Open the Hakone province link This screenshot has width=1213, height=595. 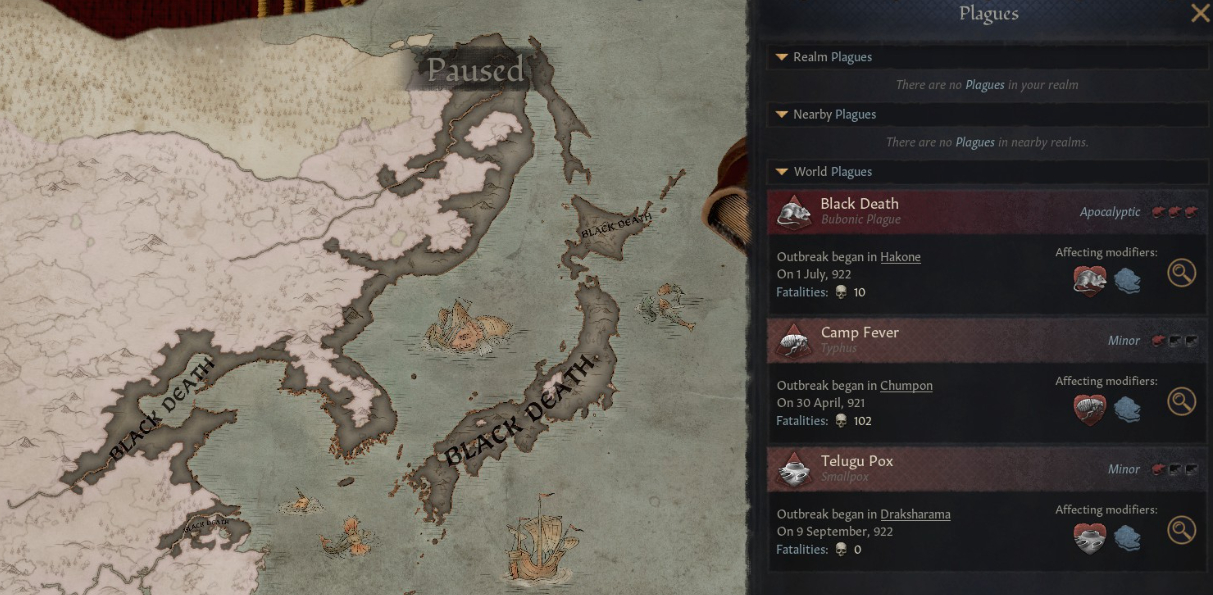(x=900, y=257)
